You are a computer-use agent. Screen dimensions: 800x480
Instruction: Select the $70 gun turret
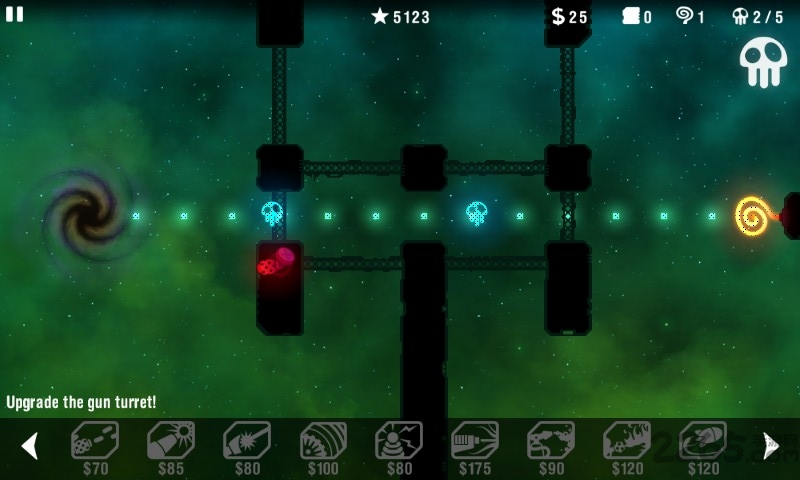coord(95,442)
